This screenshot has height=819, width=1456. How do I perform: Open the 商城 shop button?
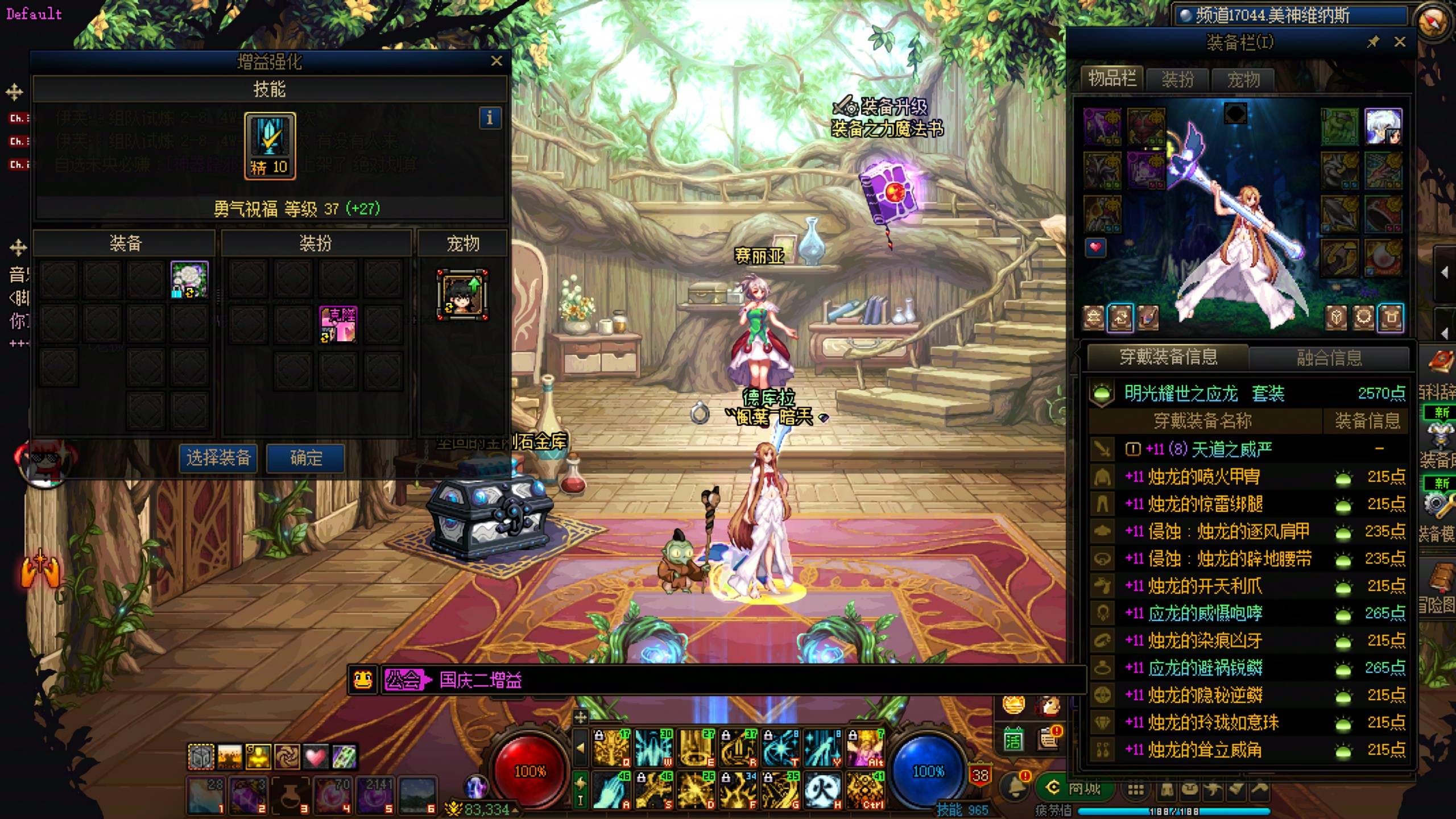1076,788
